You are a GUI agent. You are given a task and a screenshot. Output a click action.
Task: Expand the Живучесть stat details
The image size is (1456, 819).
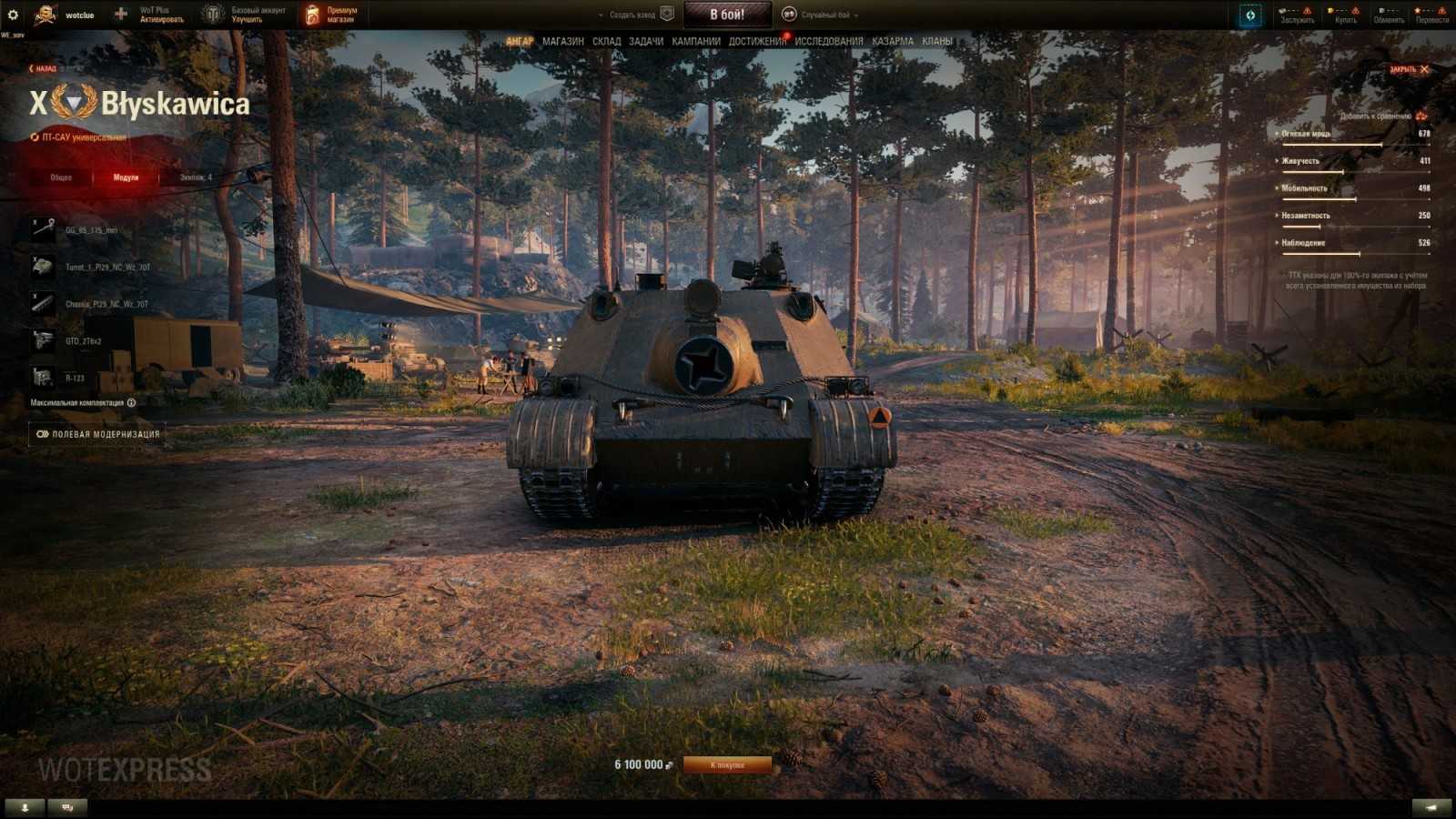1278,160
